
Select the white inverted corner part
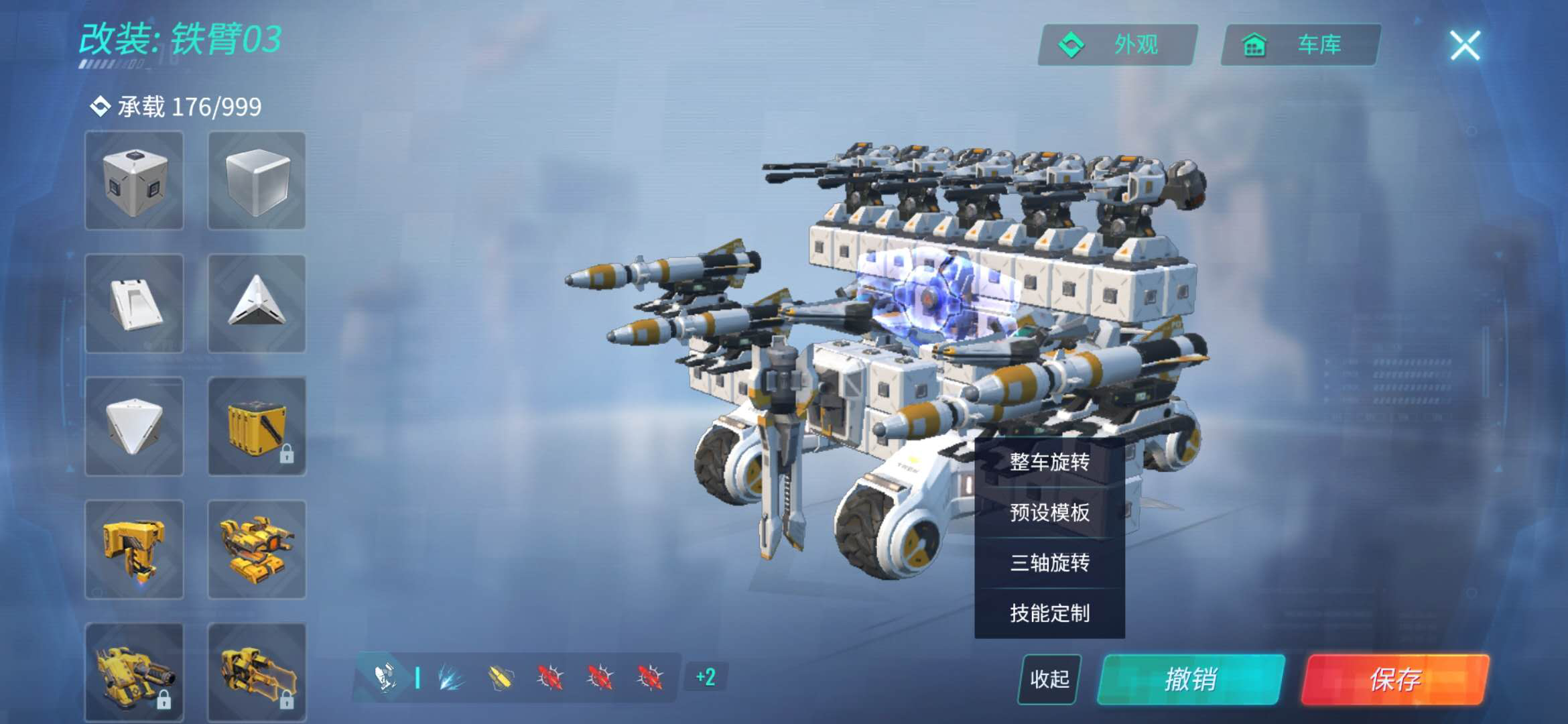point(134,426)
